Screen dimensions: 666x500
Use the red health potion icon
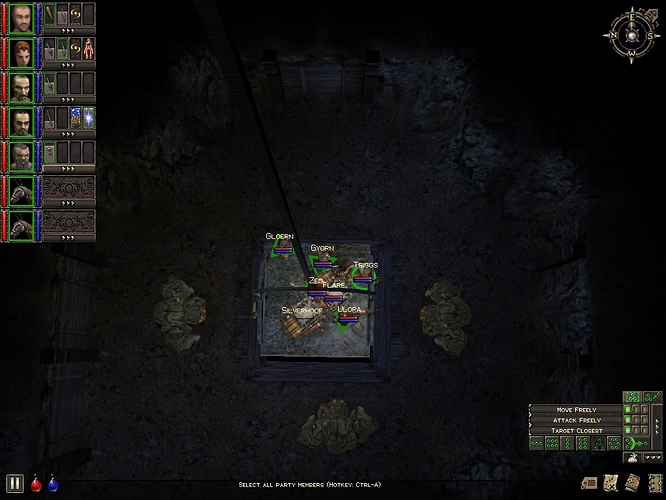(x=37, y=483)
